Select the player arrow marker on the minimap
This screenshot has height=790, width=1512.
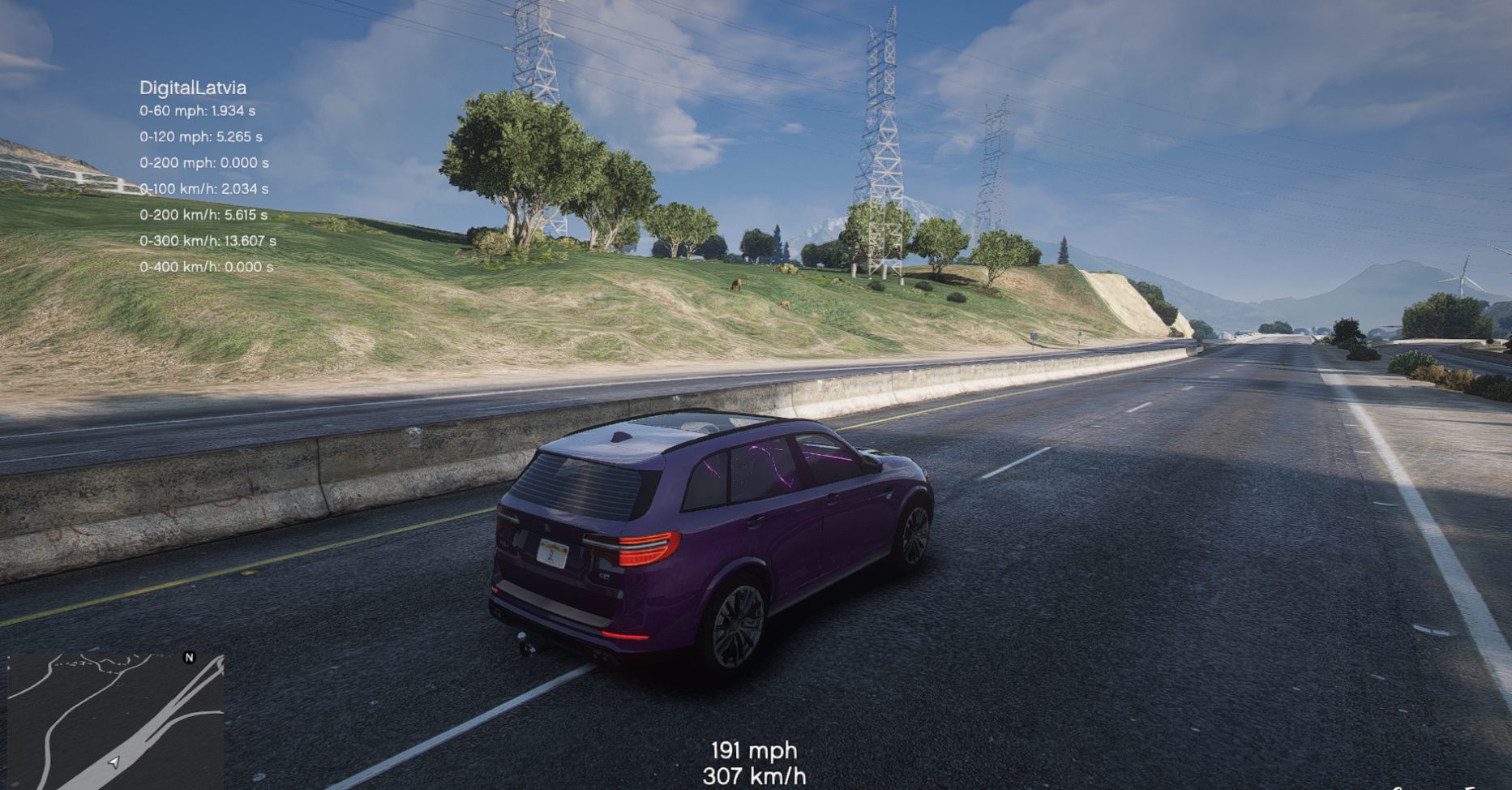(x=114, y=762)
